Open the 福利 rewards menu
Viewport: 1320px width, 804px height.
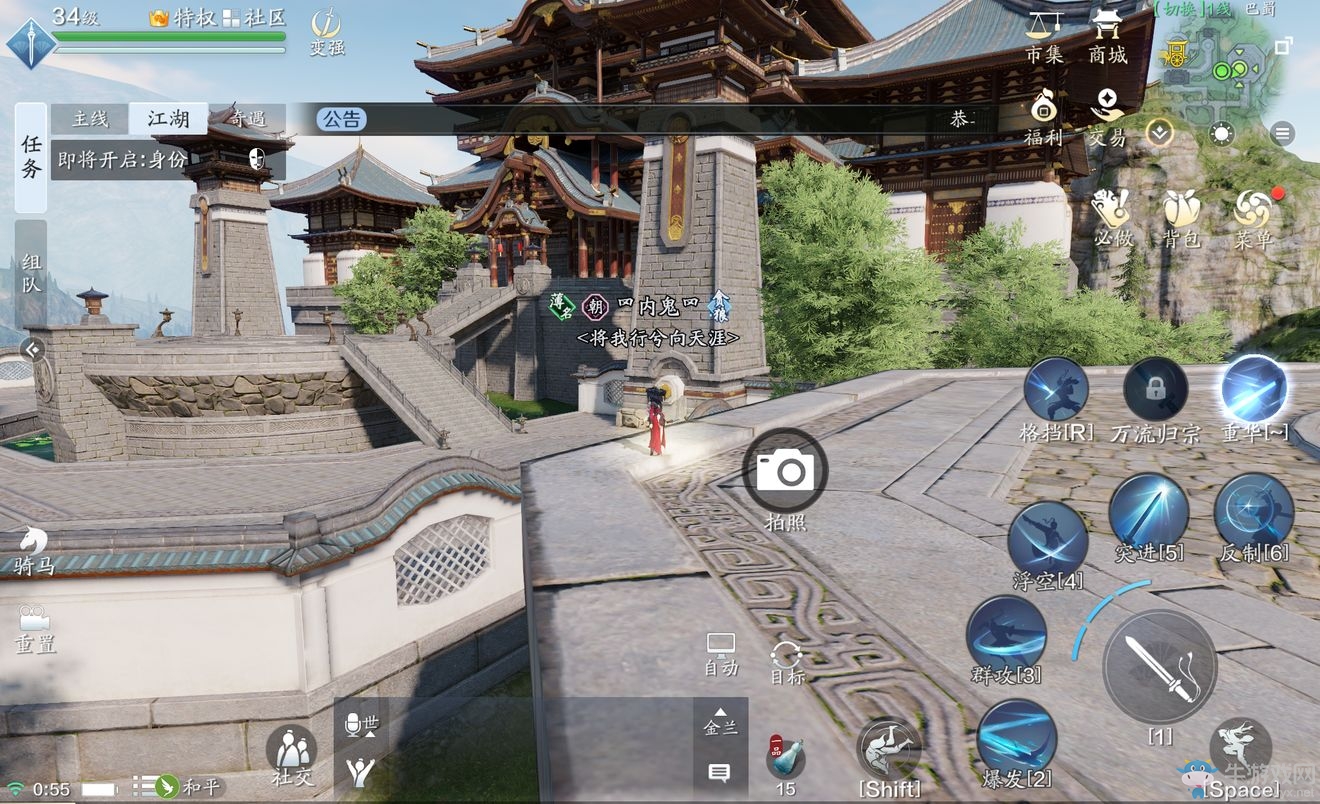click(x=1044, y=116)
